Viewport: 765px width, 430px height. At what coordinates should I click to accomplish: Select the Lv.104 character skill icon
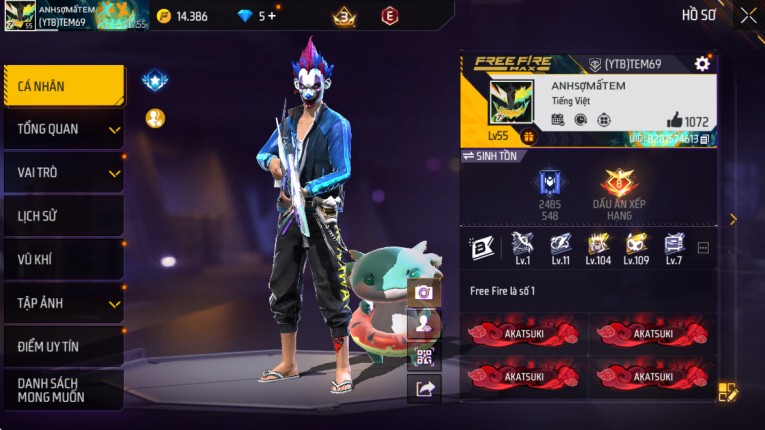(598, 244)
